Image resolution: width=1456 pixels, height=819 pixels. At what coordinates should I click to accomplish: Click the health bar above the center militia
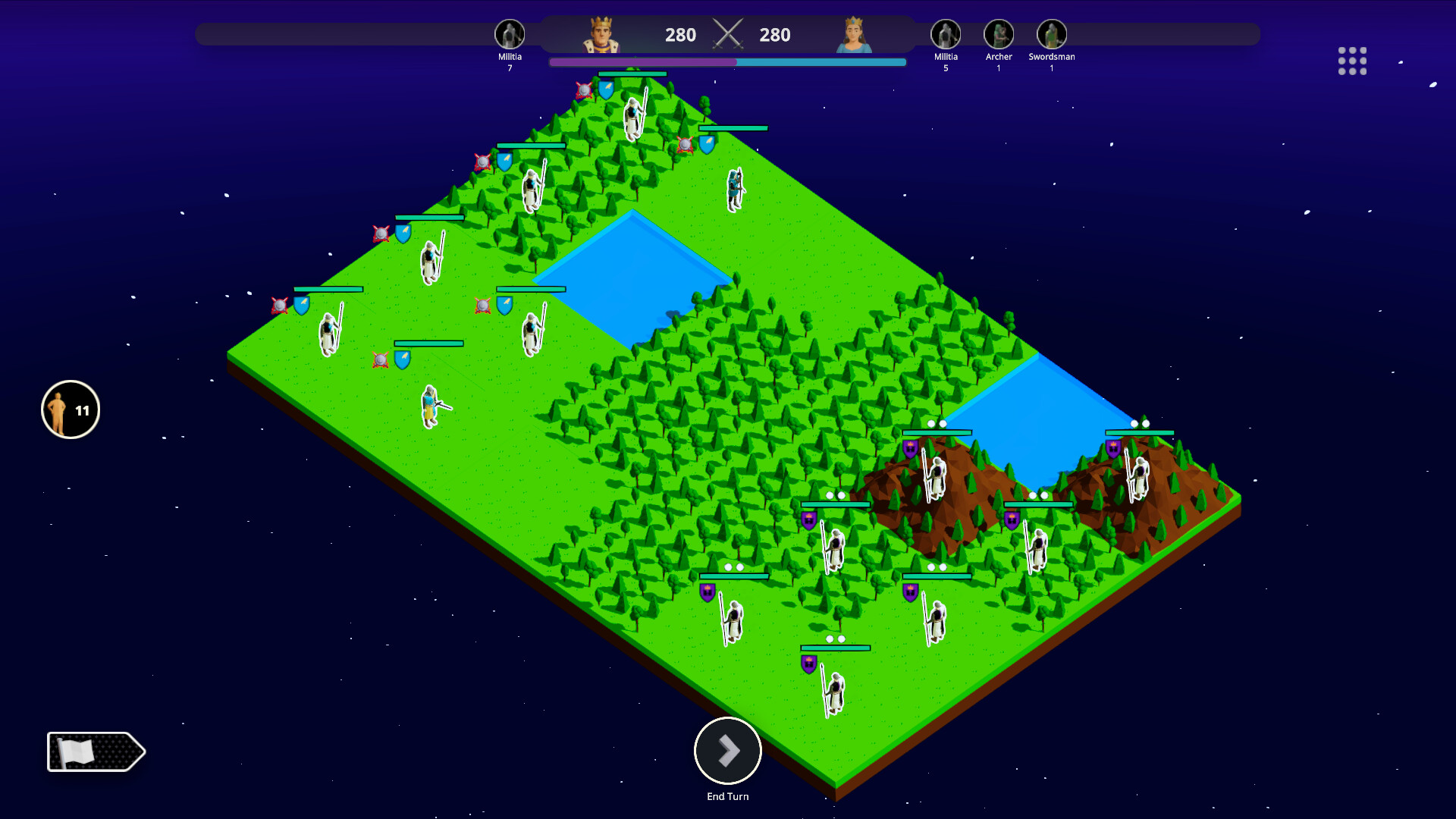[x=529, y=290]
